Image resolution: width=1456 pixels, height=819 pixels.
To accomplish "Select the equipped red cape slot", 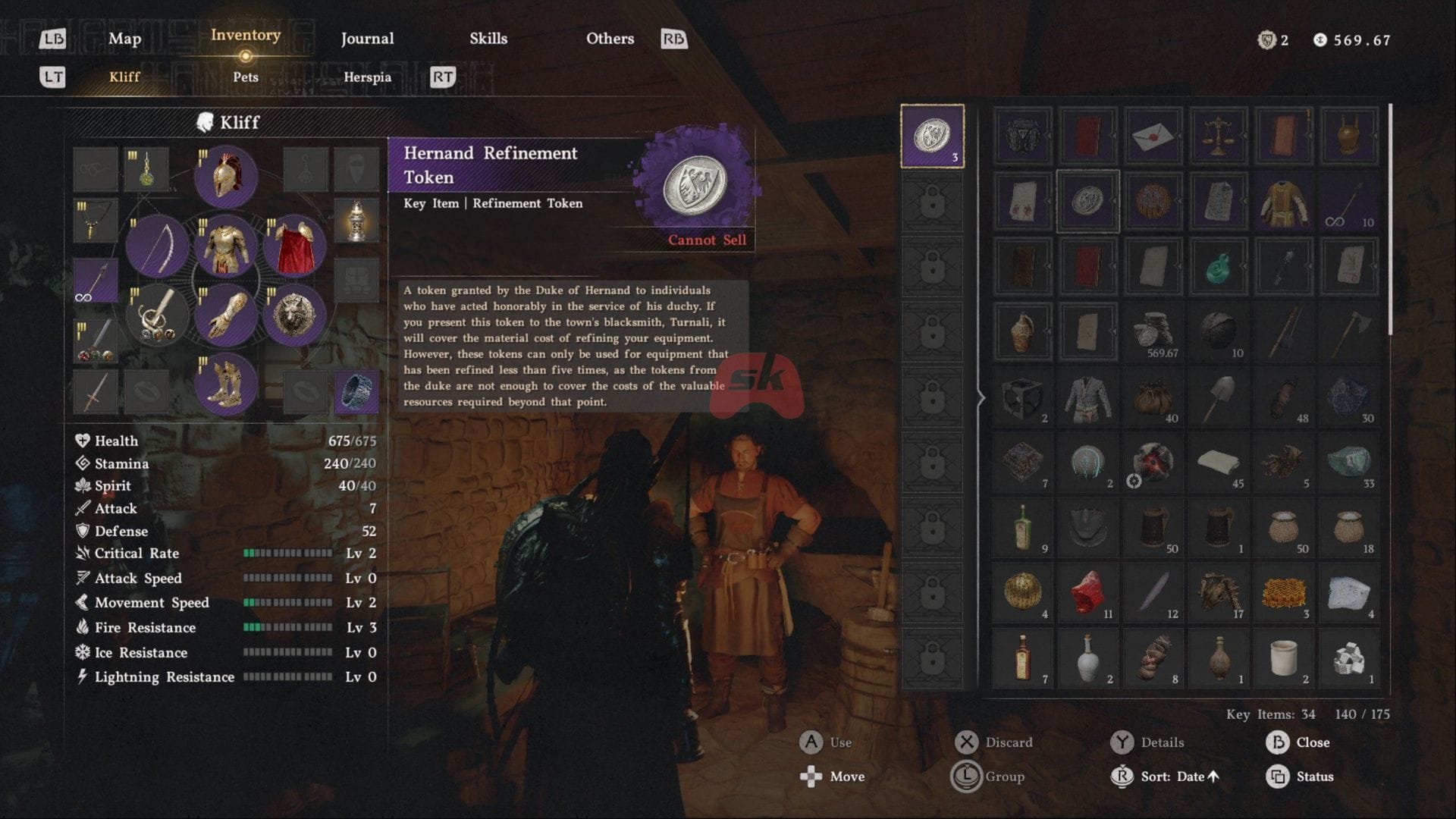I will [x=294, y=246].
